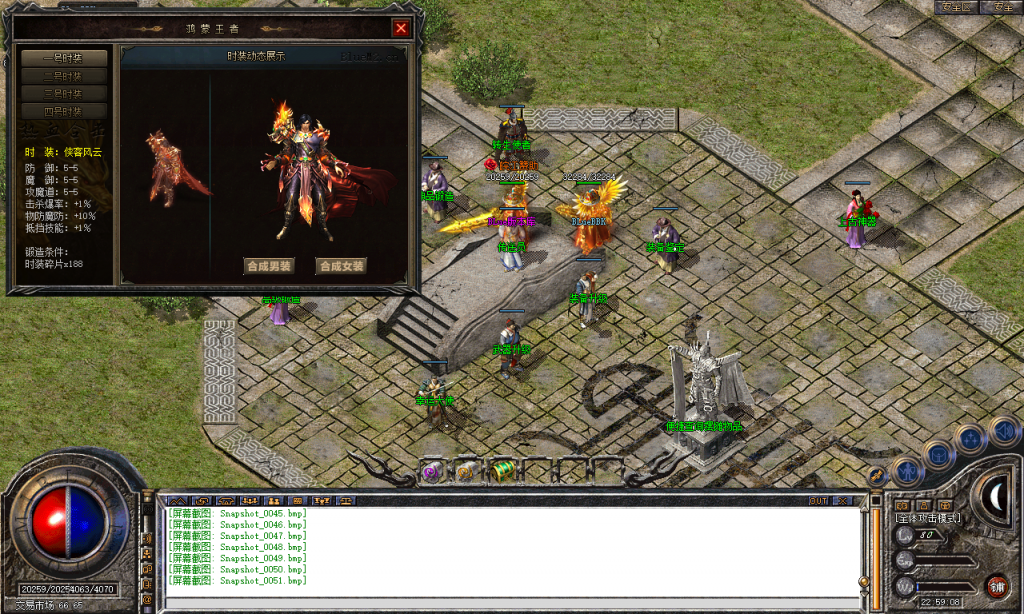Choose the 三号时装 tab
This screenshot has width=1024, height=614.
(63, 93)
